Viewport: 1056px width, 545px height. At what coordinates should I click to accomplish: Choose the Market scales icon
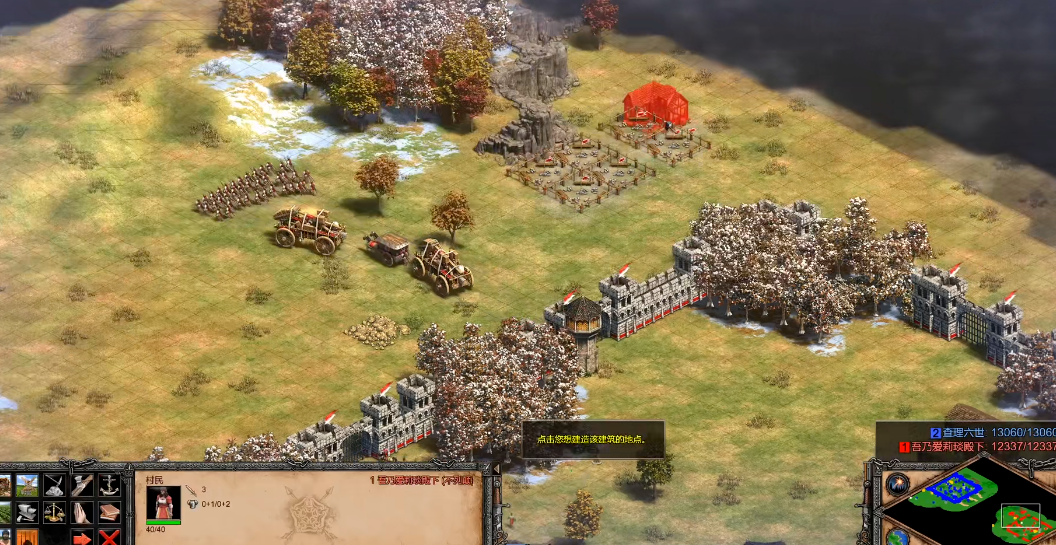54,512
